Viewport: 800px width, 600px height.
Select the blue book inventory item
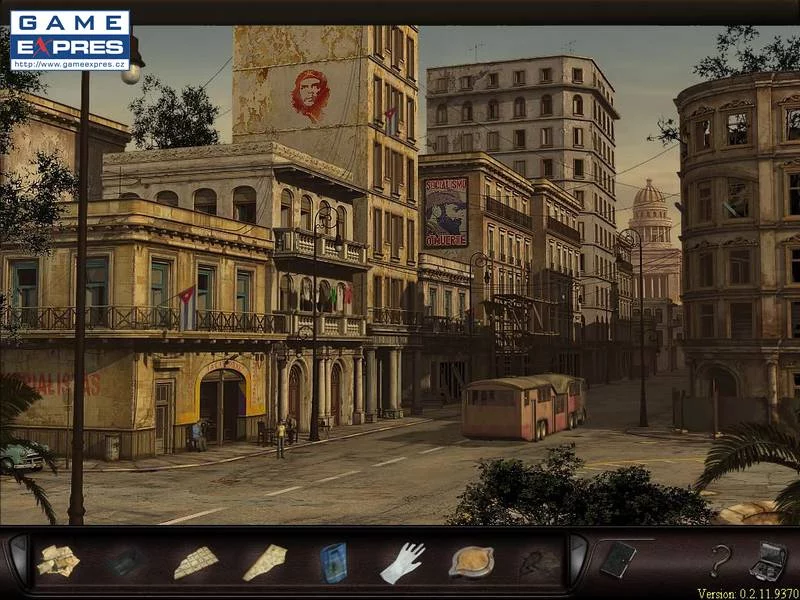(x=333, y=562)
